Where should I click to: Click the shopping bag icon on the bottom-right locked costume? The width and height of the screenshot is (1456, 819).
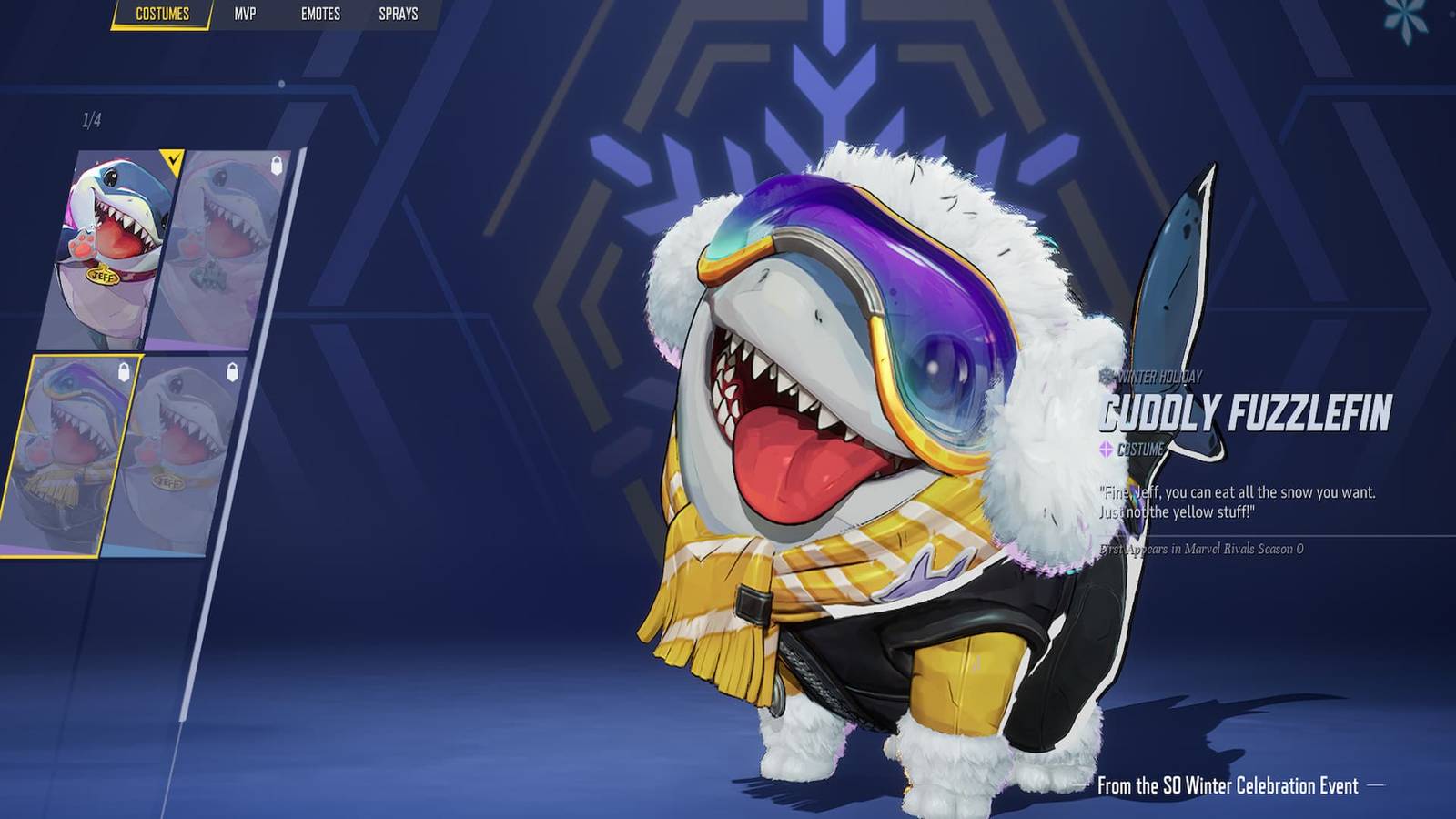(x=232, y=371)
